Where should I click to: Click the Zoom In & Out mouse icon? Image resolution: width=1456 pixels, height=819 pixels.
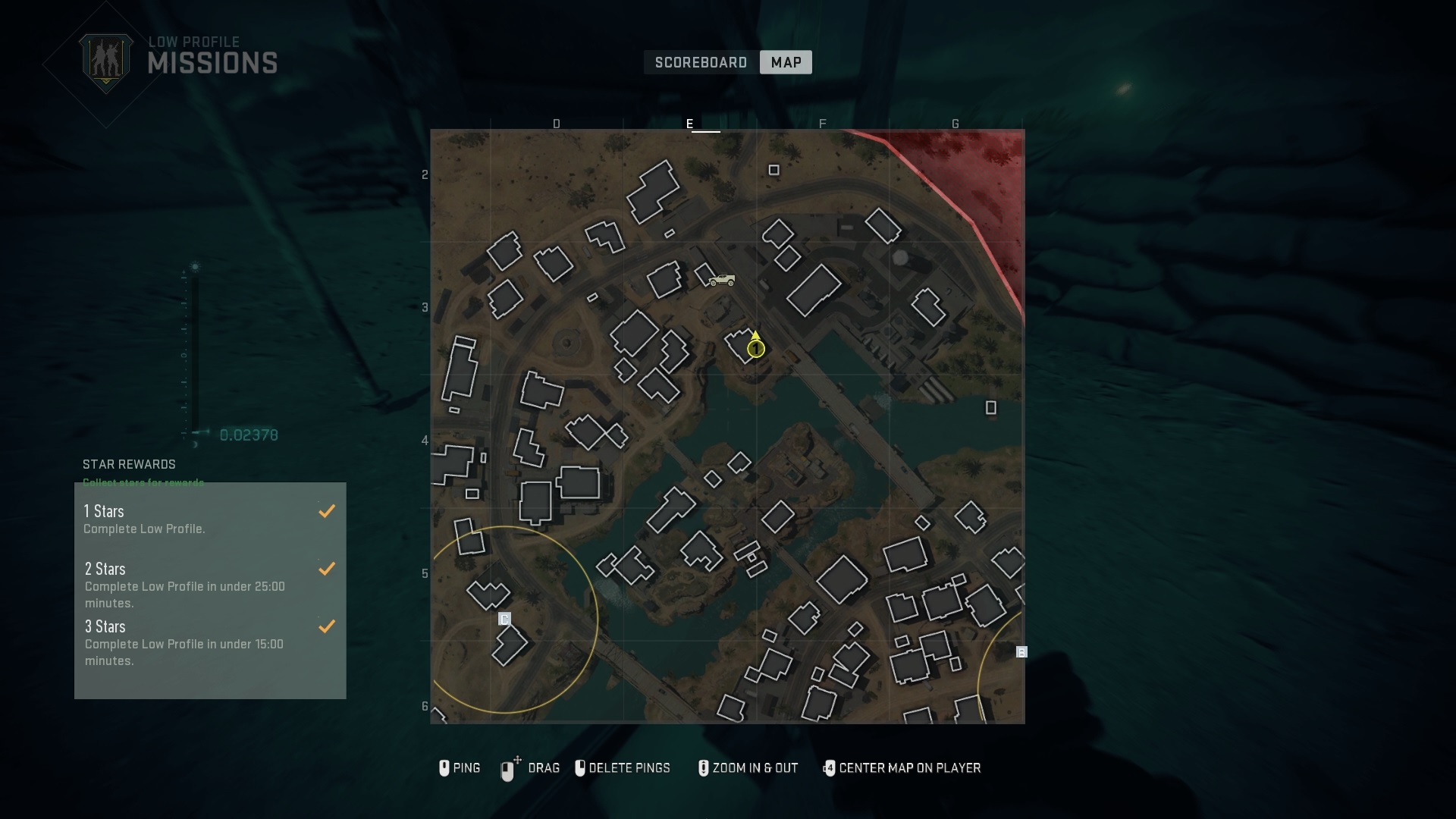point(703,768)
